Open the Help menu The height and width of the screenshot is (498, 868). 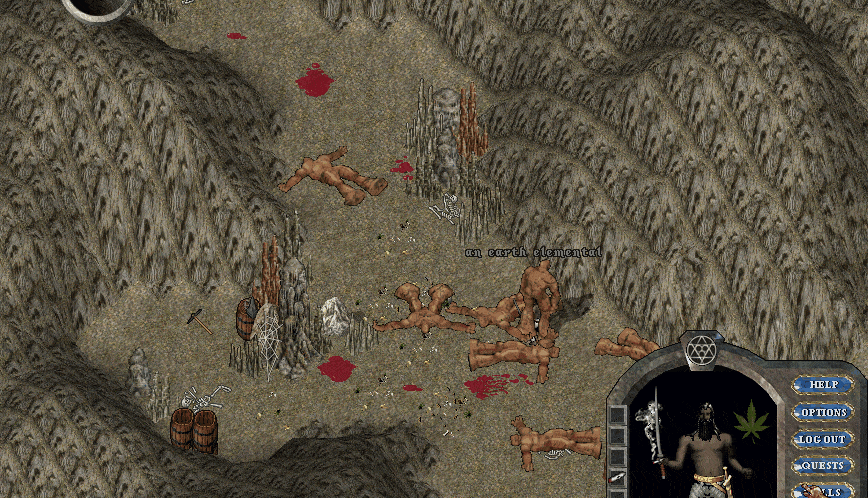[x=823, y=384]
